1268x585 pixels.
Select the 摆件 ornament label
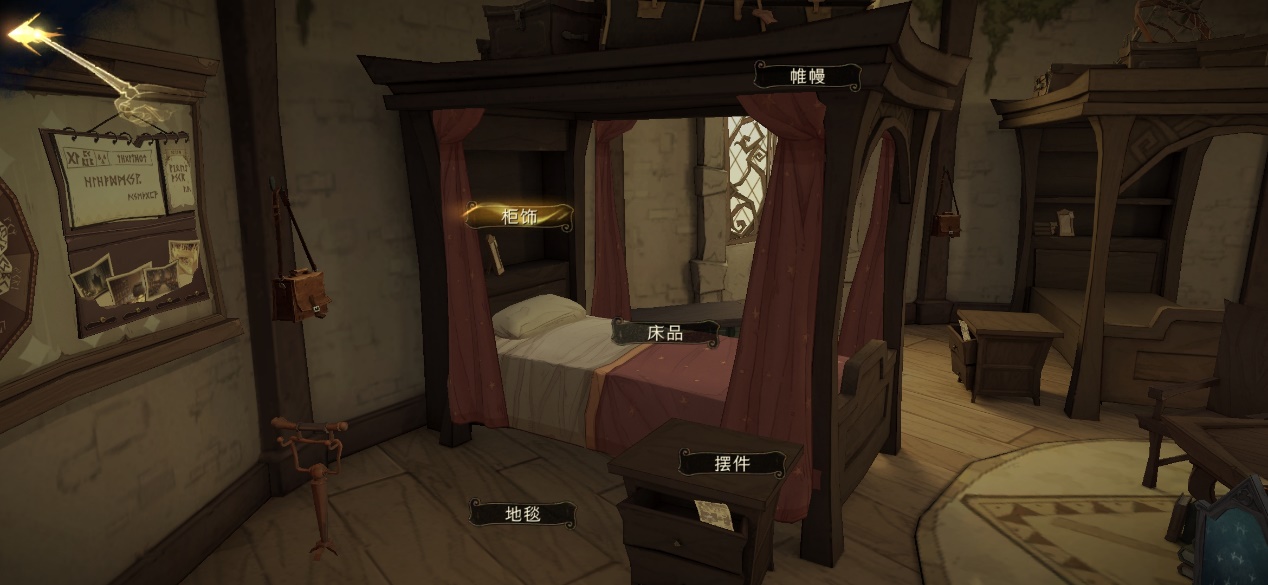click(732, 463)
